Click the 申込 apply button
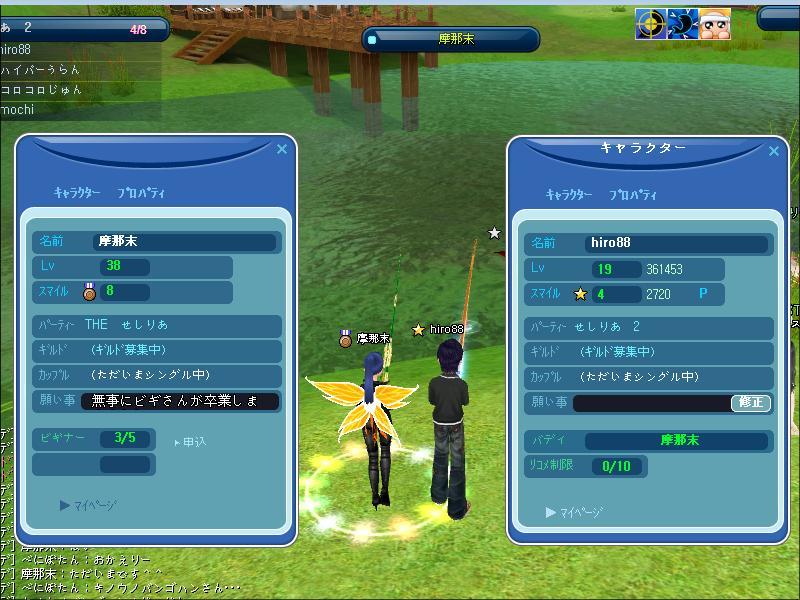The width and height of the screenshot is (800, 600). coord(192,441)
